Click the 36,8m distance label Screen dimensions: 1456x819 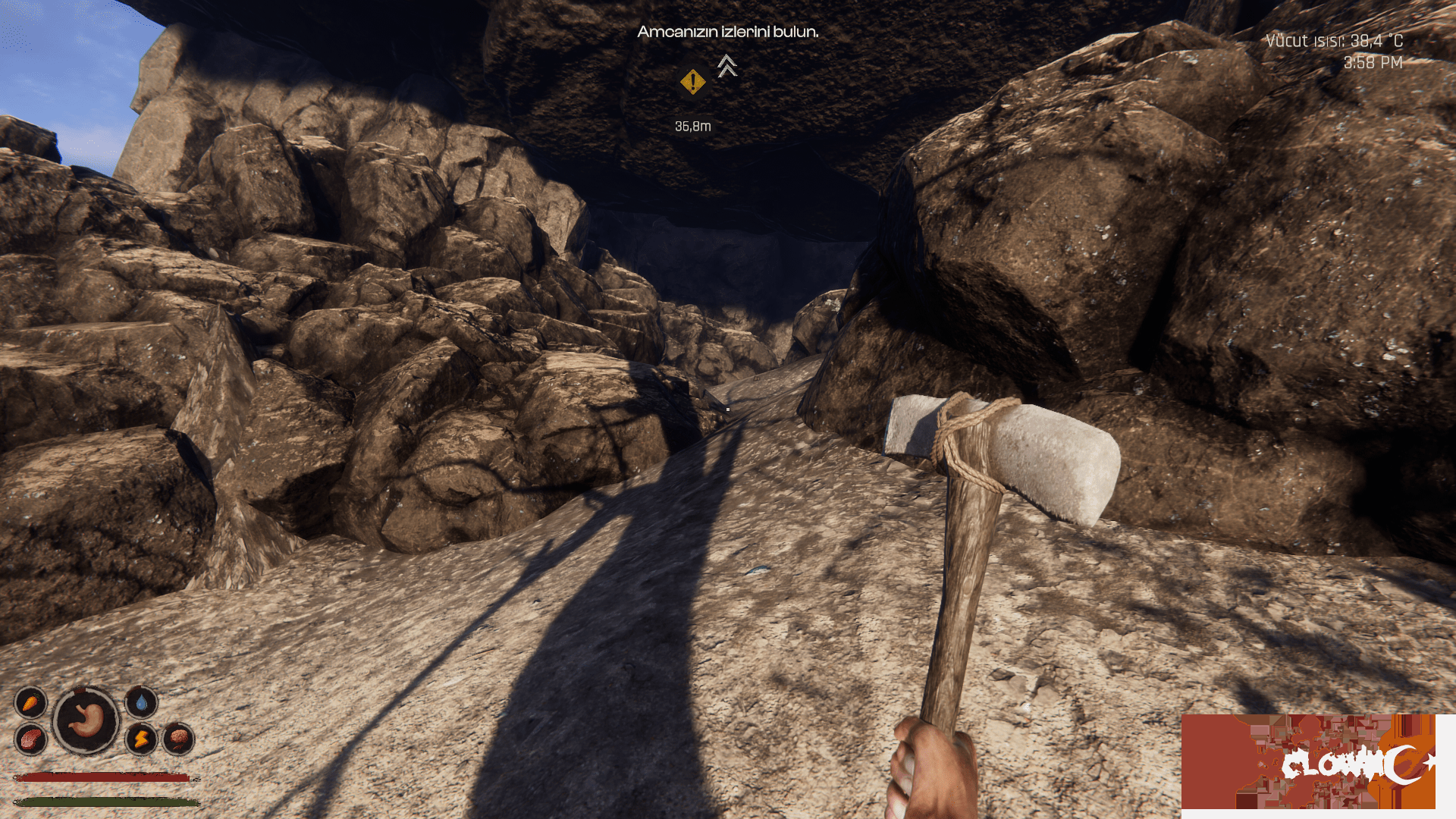coord(694,127)
